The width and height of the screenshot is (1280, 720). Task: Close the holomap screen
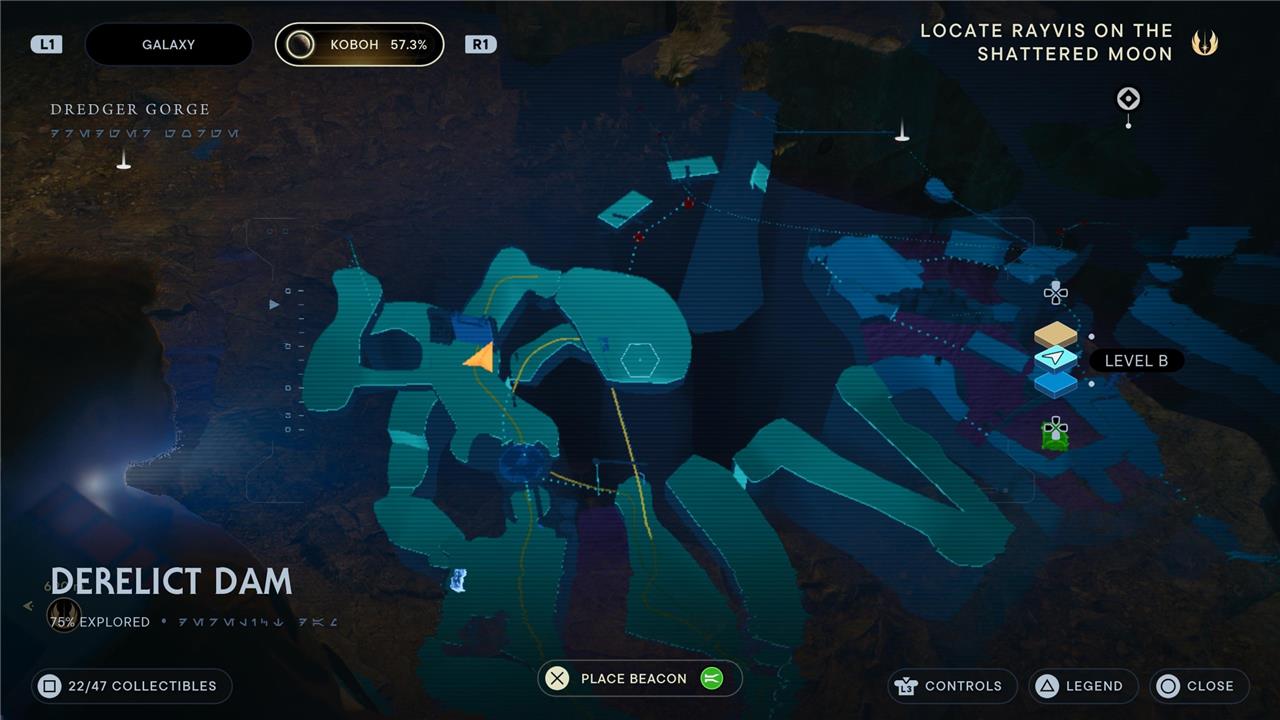tap(1198, 686)
